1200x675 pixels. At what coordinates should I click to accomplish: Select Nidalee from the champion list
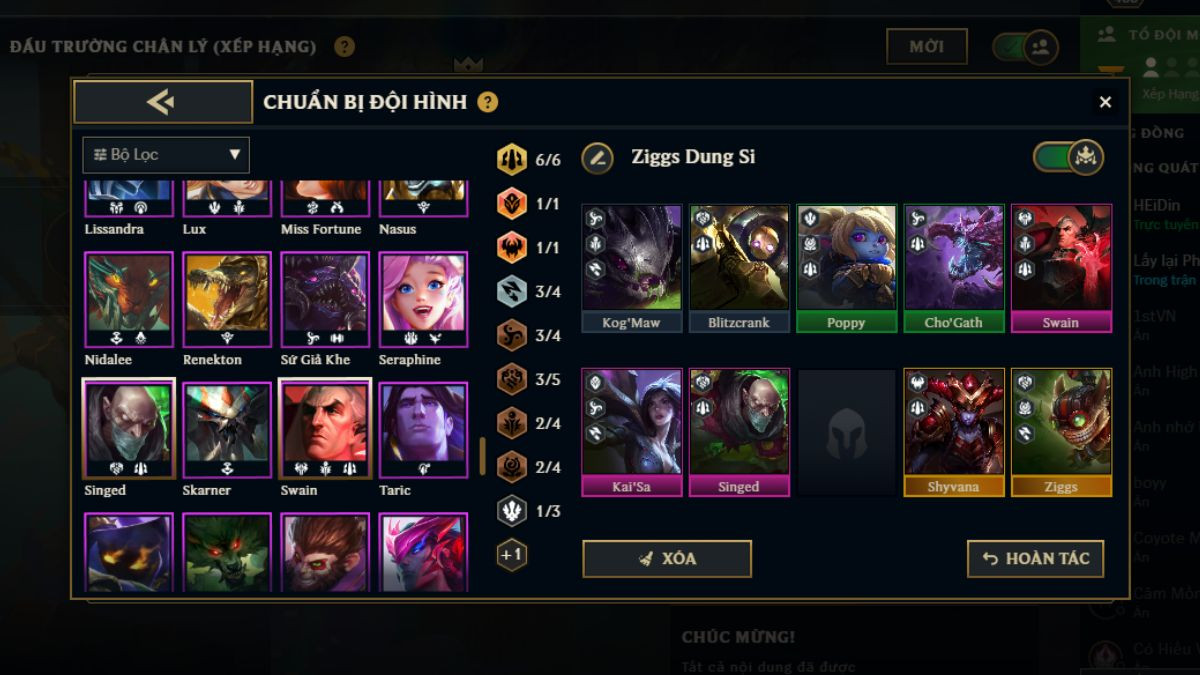[x=129, y=300]
